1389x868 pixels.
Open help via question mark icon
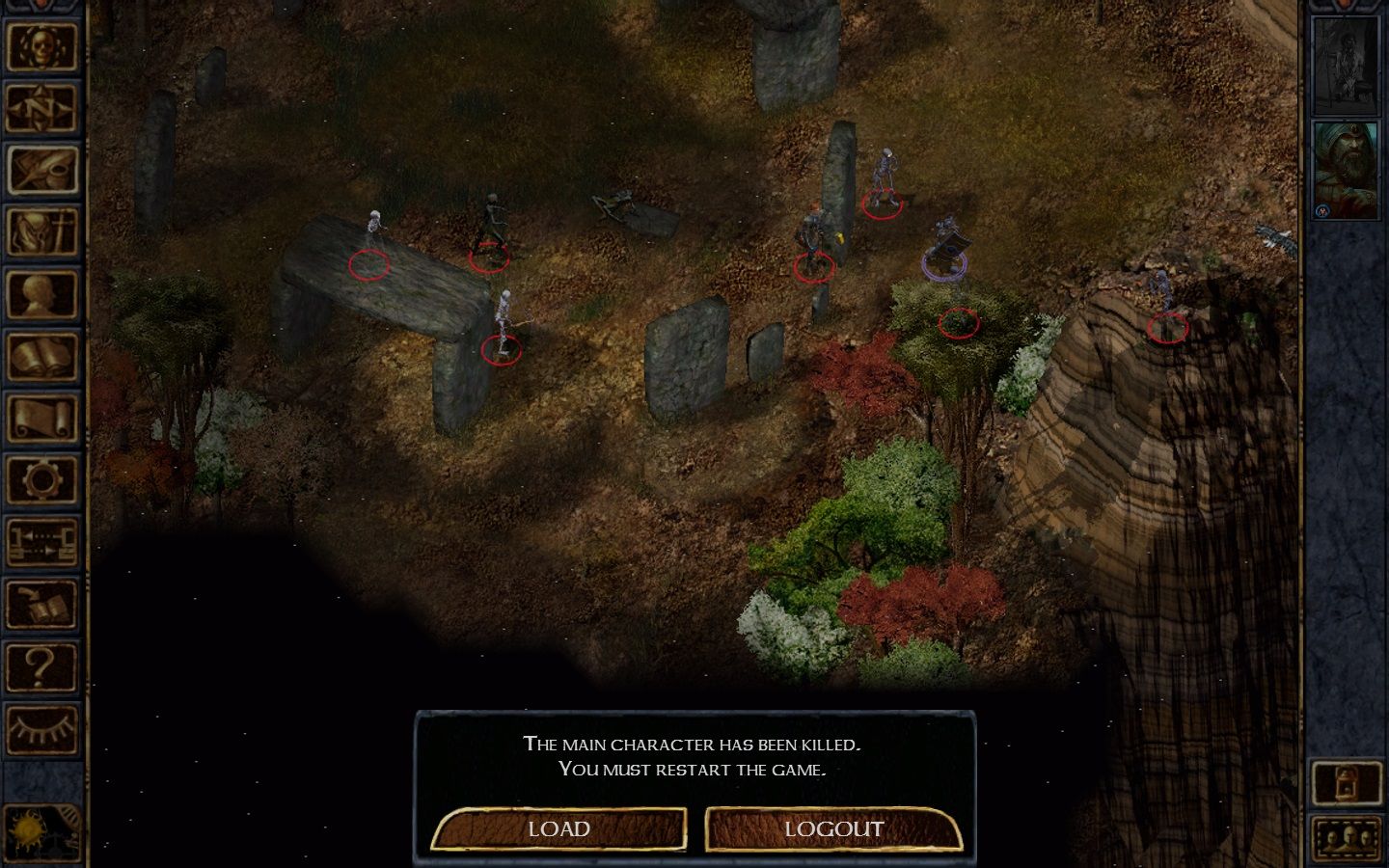point(42,665)
